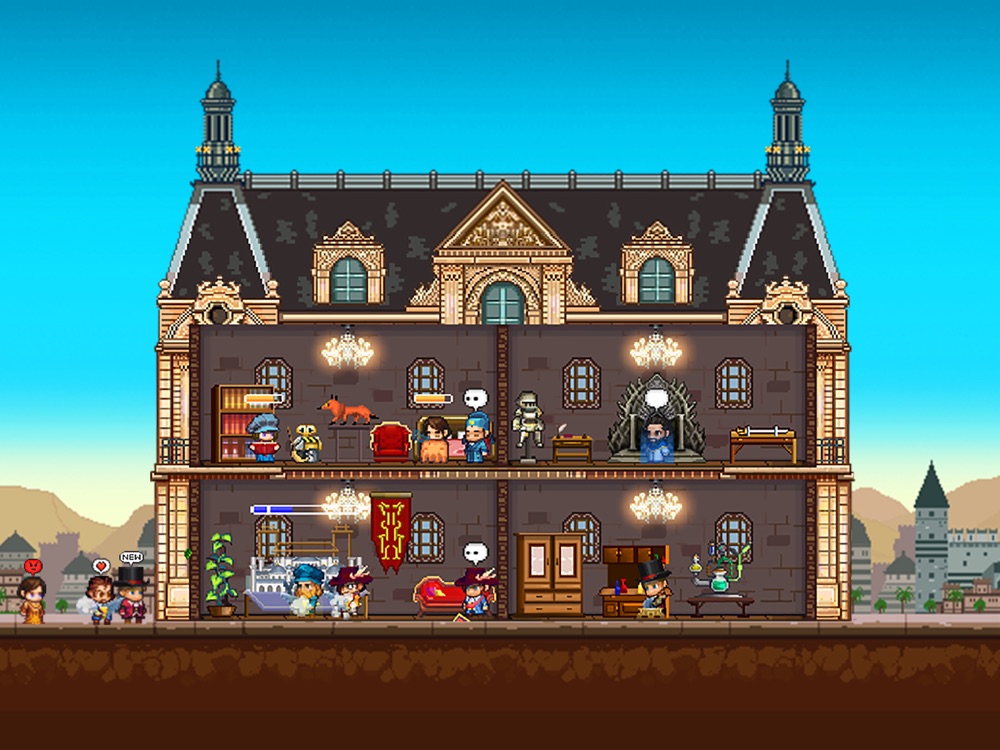Open the speech bubble above the blue-capped guard

tap(474, 399)
